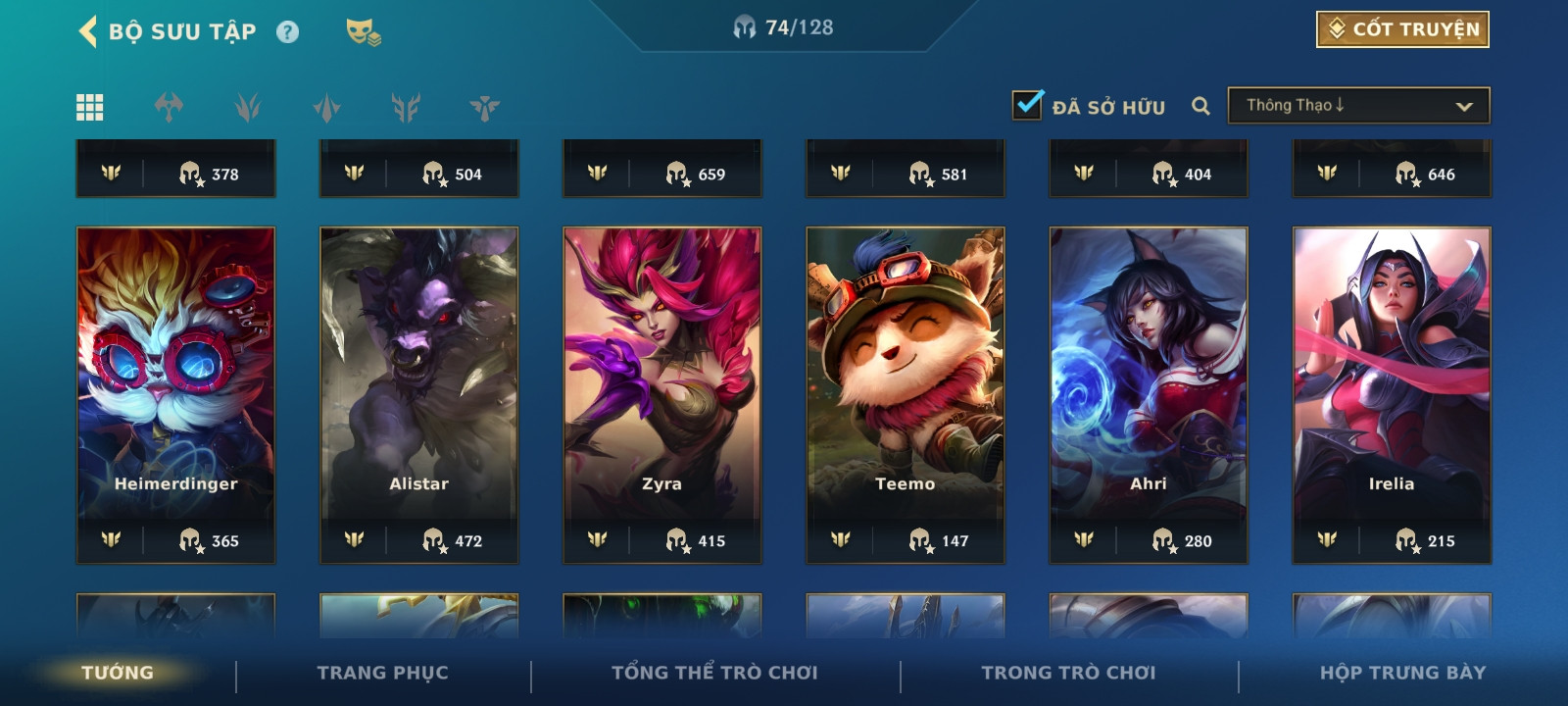Open the Cốt Truyện button

(x=1402, y=29)
